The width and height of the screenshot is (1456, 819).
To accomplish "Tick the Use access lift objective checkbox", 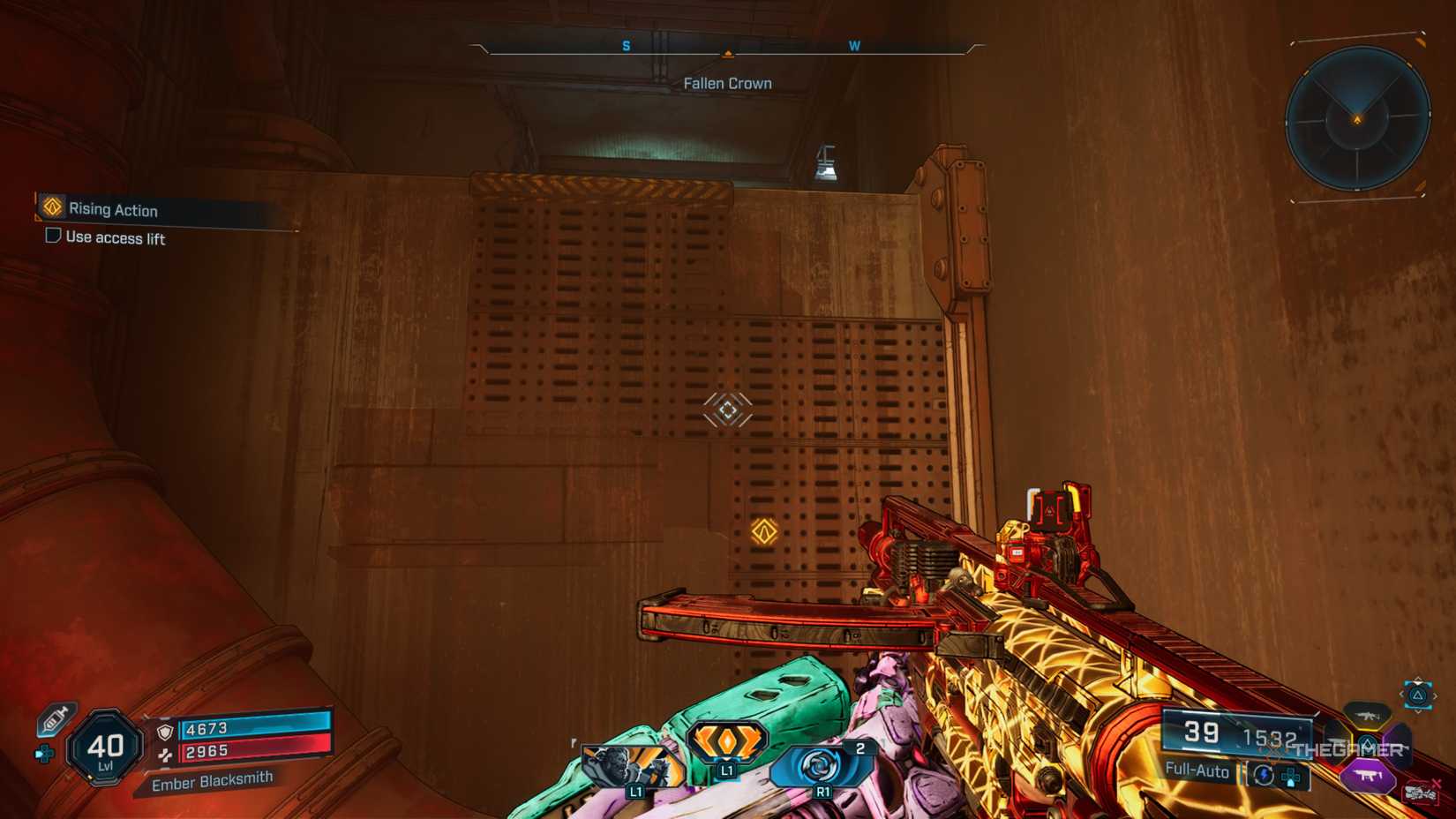I will [53, 236].
